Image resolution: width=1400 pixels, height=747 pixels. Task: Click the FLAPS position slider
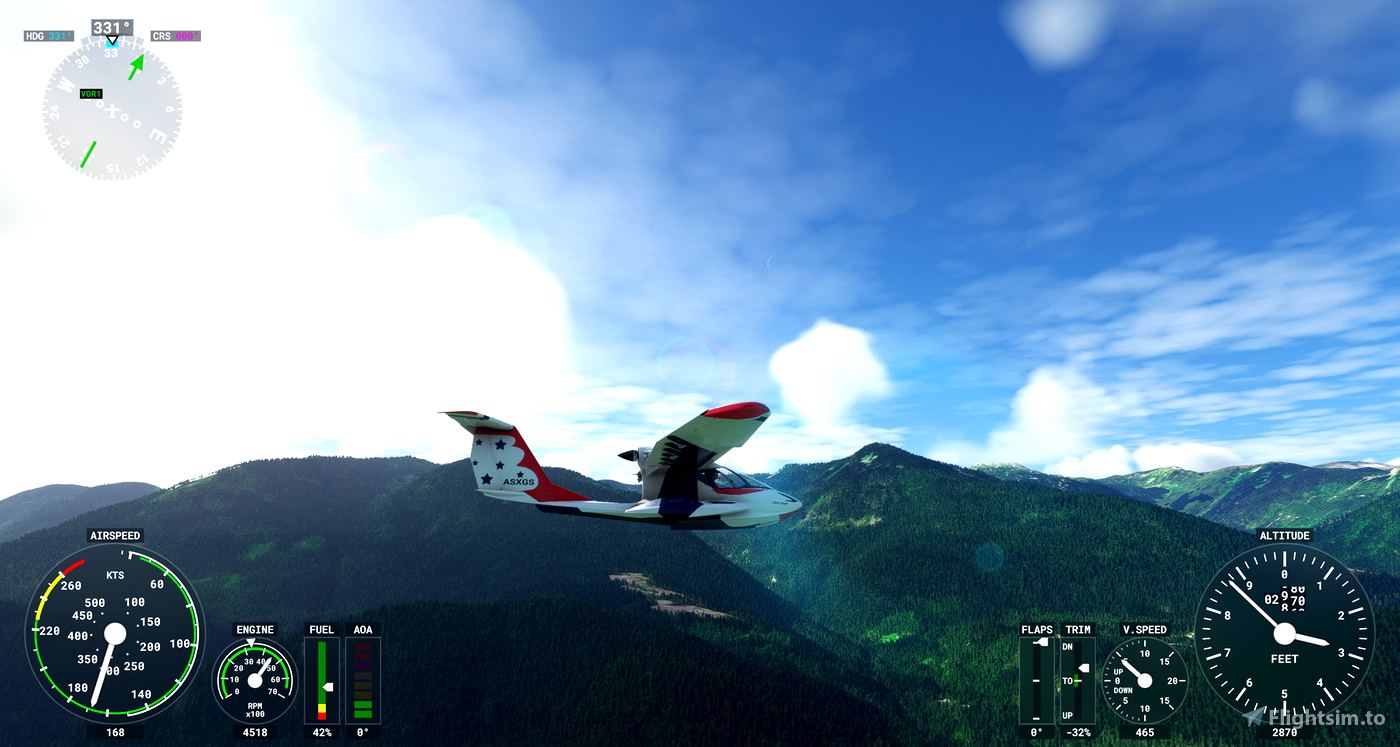1035,680
